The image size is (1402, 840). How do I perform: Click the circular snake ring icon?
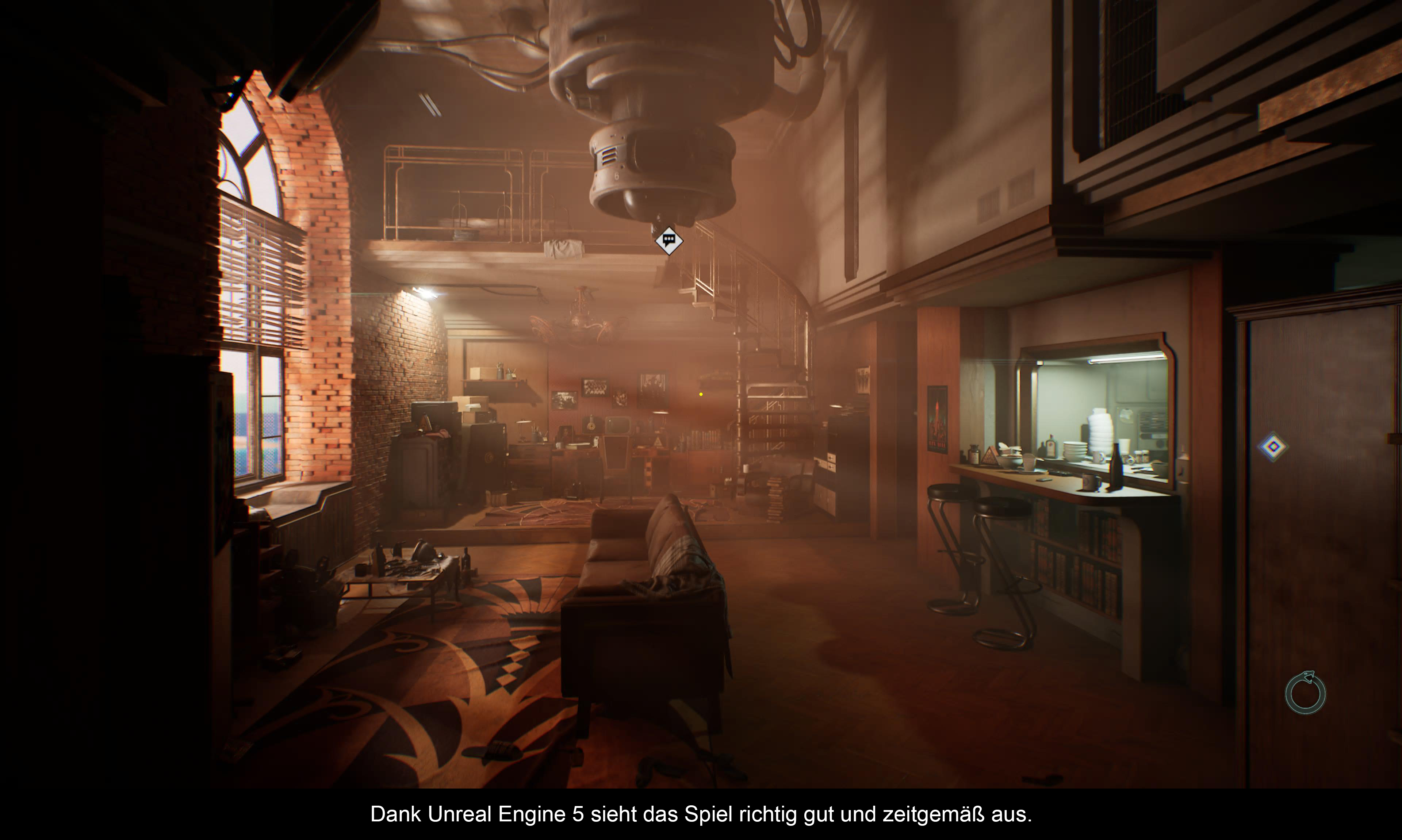coord(1305,693)
